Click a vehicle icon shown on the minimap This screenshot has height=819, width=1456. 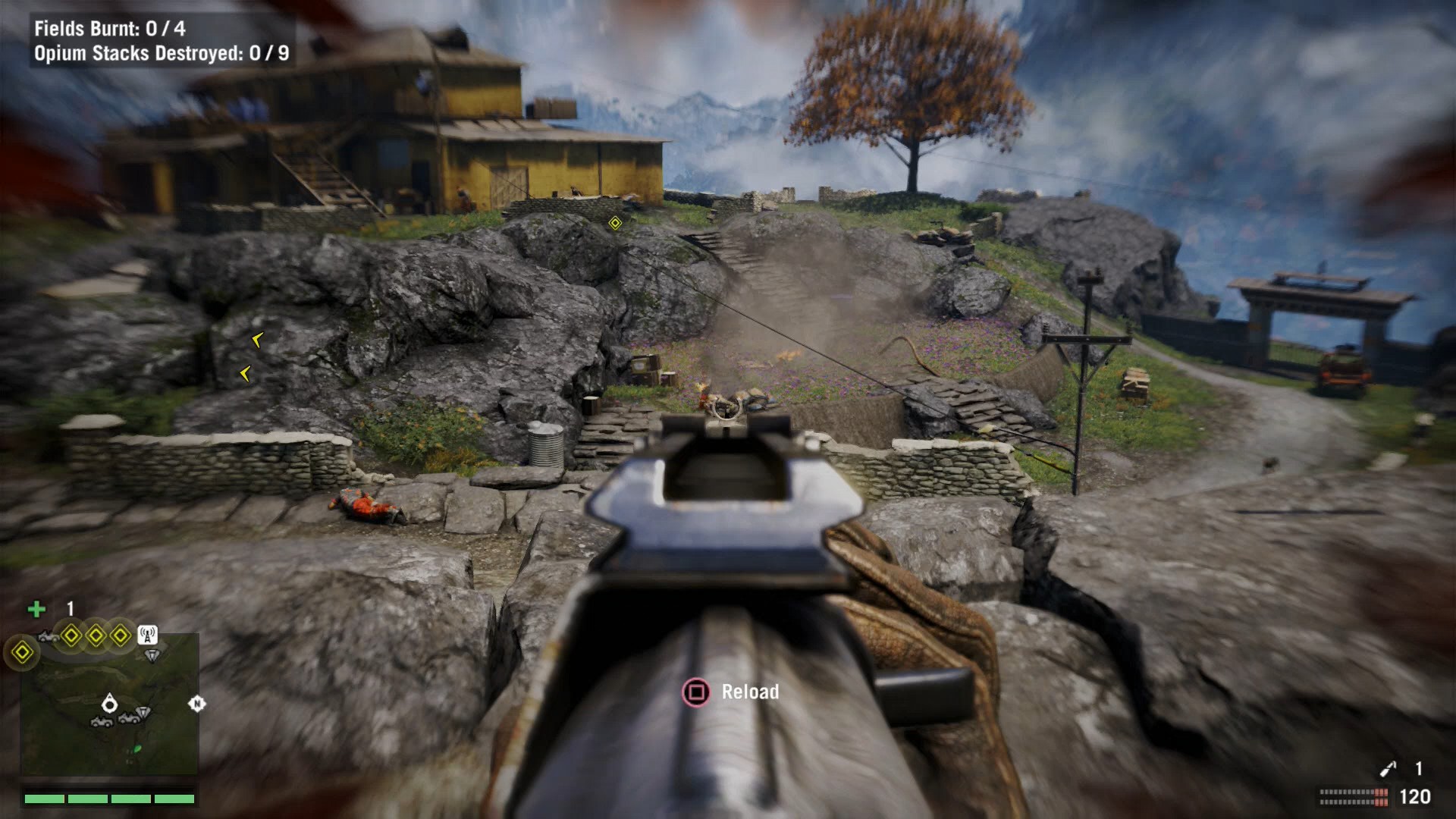pyautogui.click(x=102, y=721)
